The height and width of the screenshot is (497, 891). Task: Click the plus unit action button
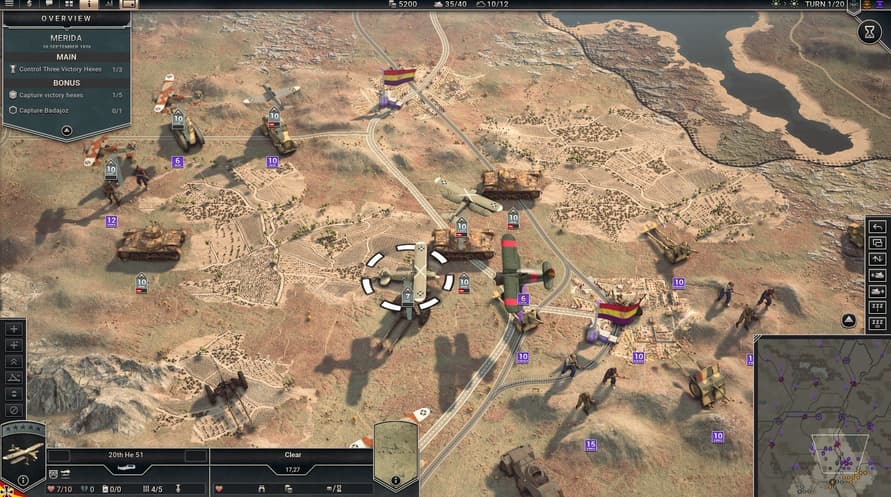click(14, 328)
